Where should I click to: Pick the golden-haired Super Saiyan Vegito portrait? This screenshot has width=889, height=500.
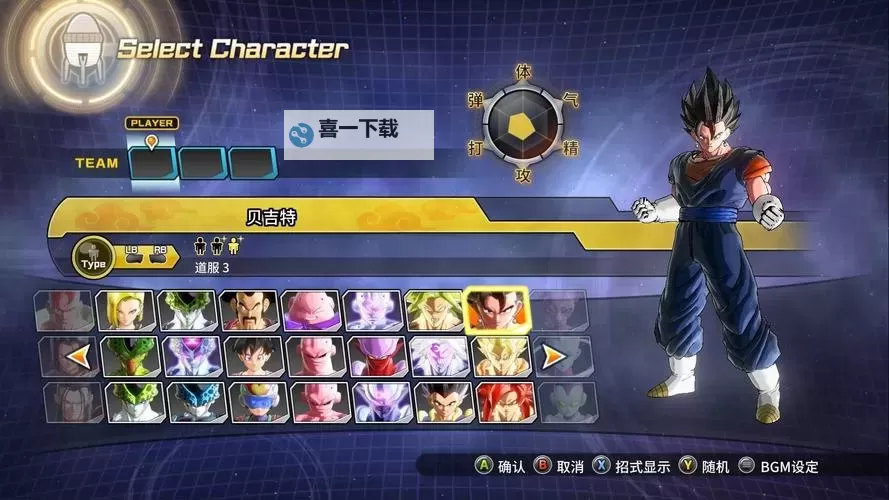497,356
